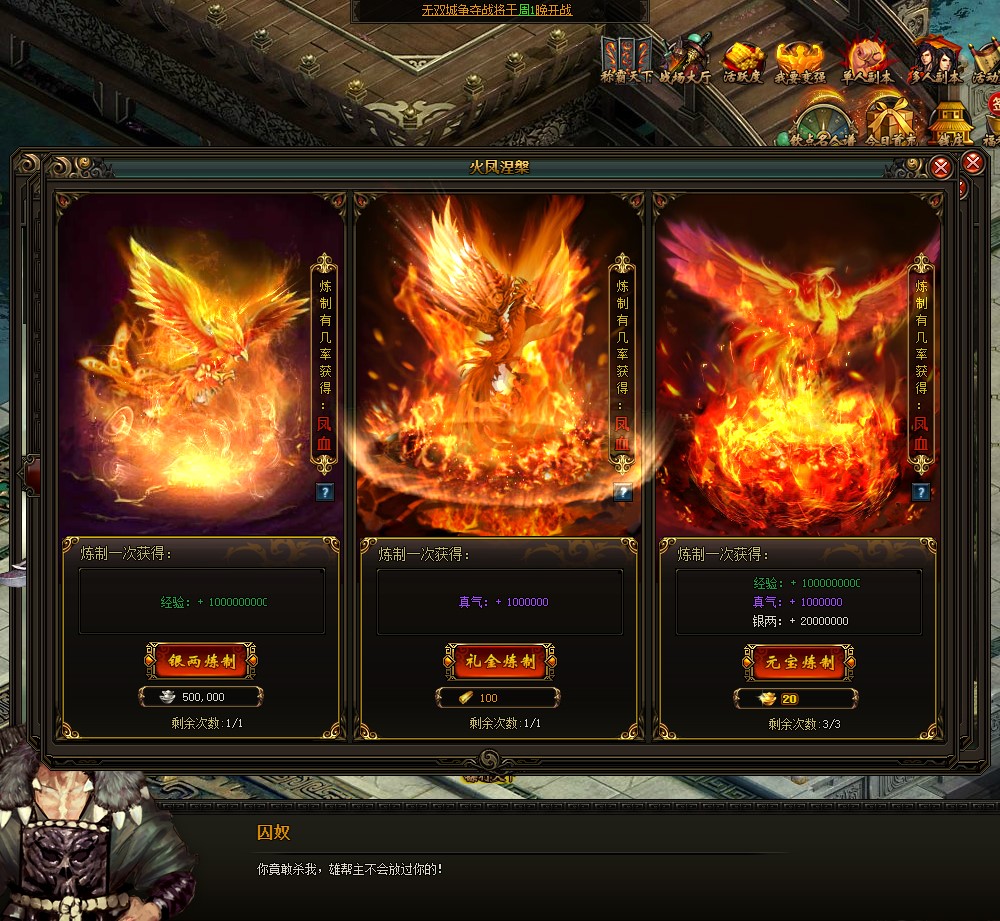Select the 我要变强 power-up icon

point(800,61)
